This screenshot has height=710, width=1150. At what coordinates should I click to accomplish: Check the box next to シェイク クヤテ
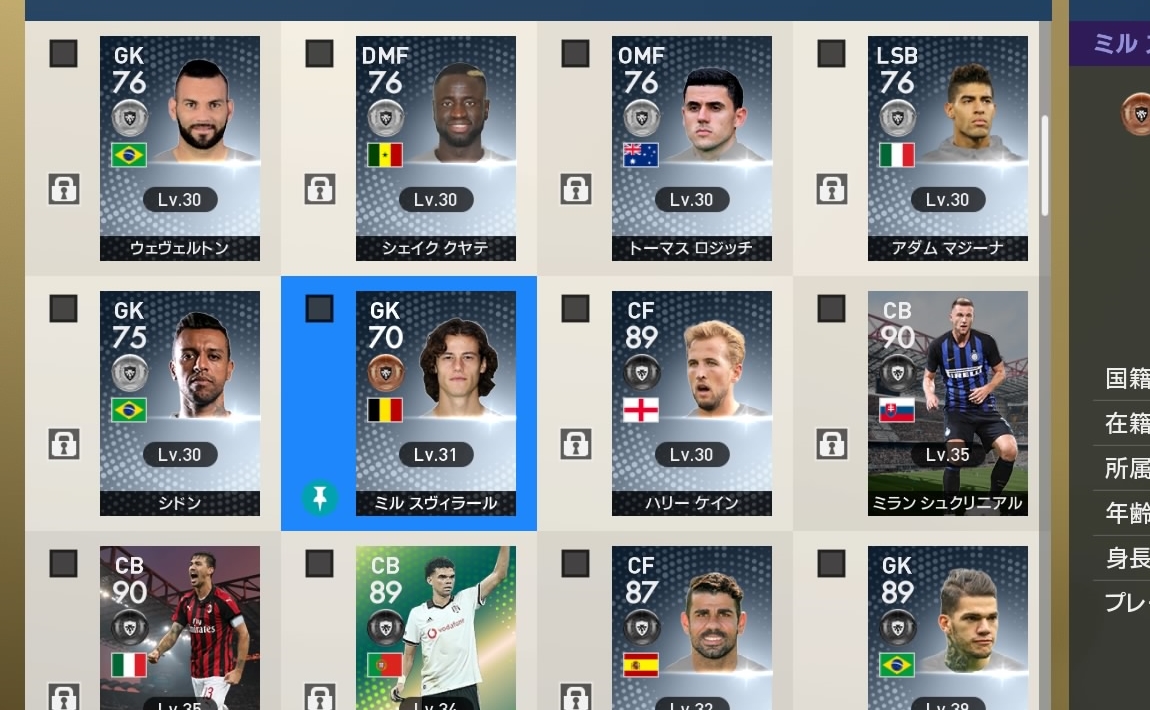point(319,54)
